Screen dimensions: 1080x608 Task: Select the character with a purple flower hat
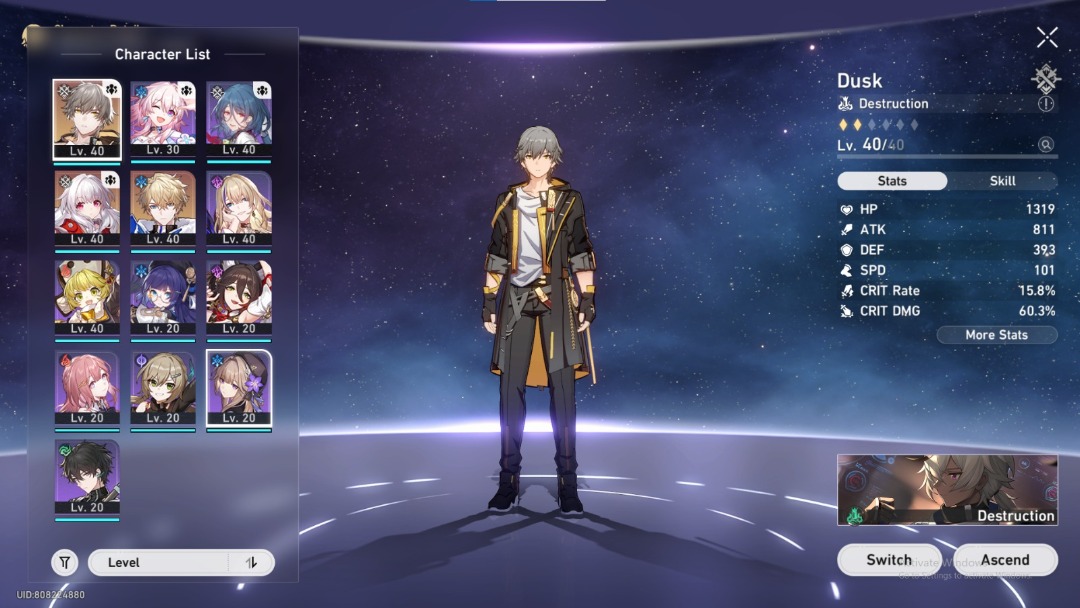(239, 388)
